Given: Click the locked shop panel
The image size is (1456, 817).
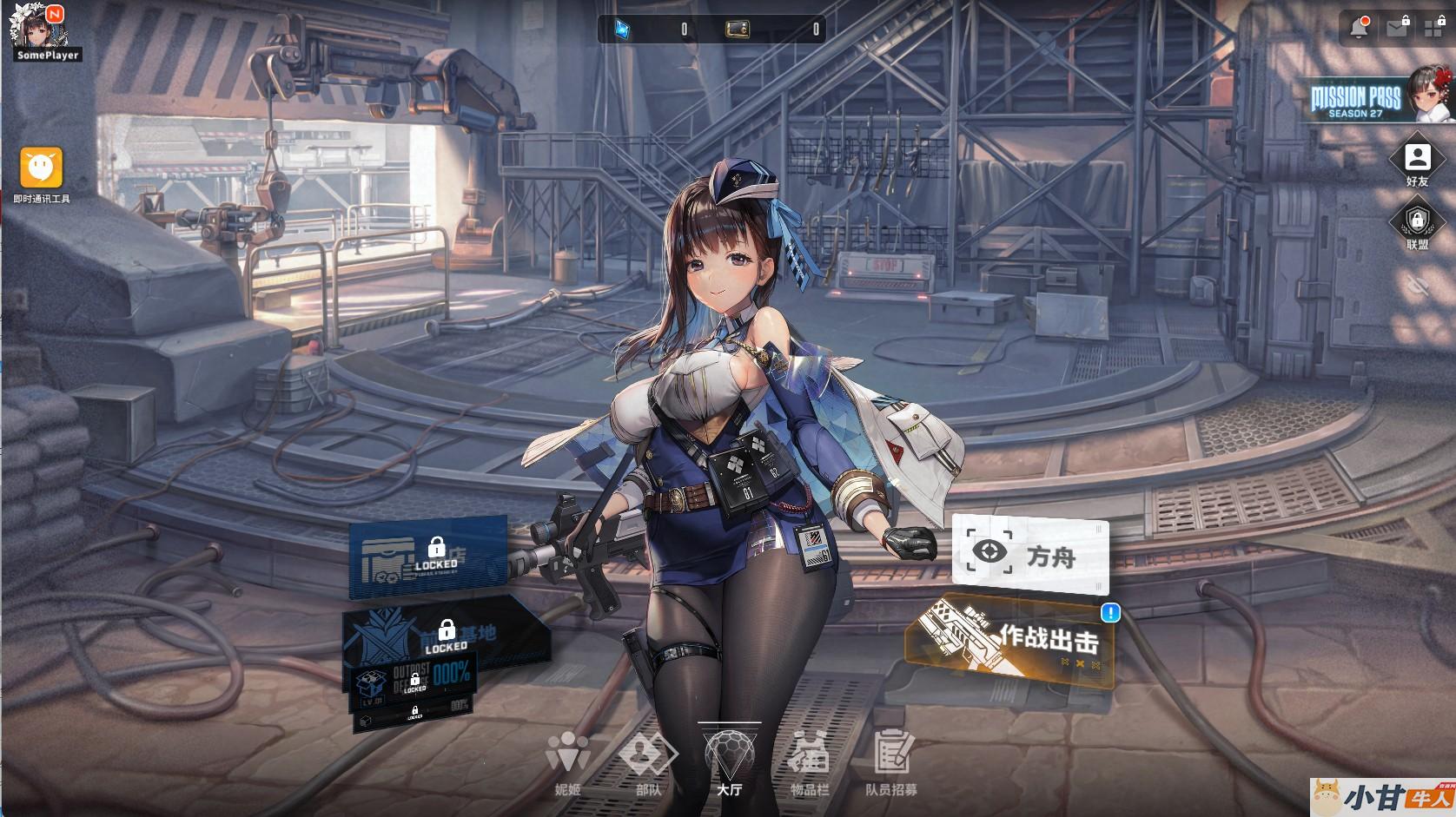Looking at the screenshot, I should pos(428,557).
